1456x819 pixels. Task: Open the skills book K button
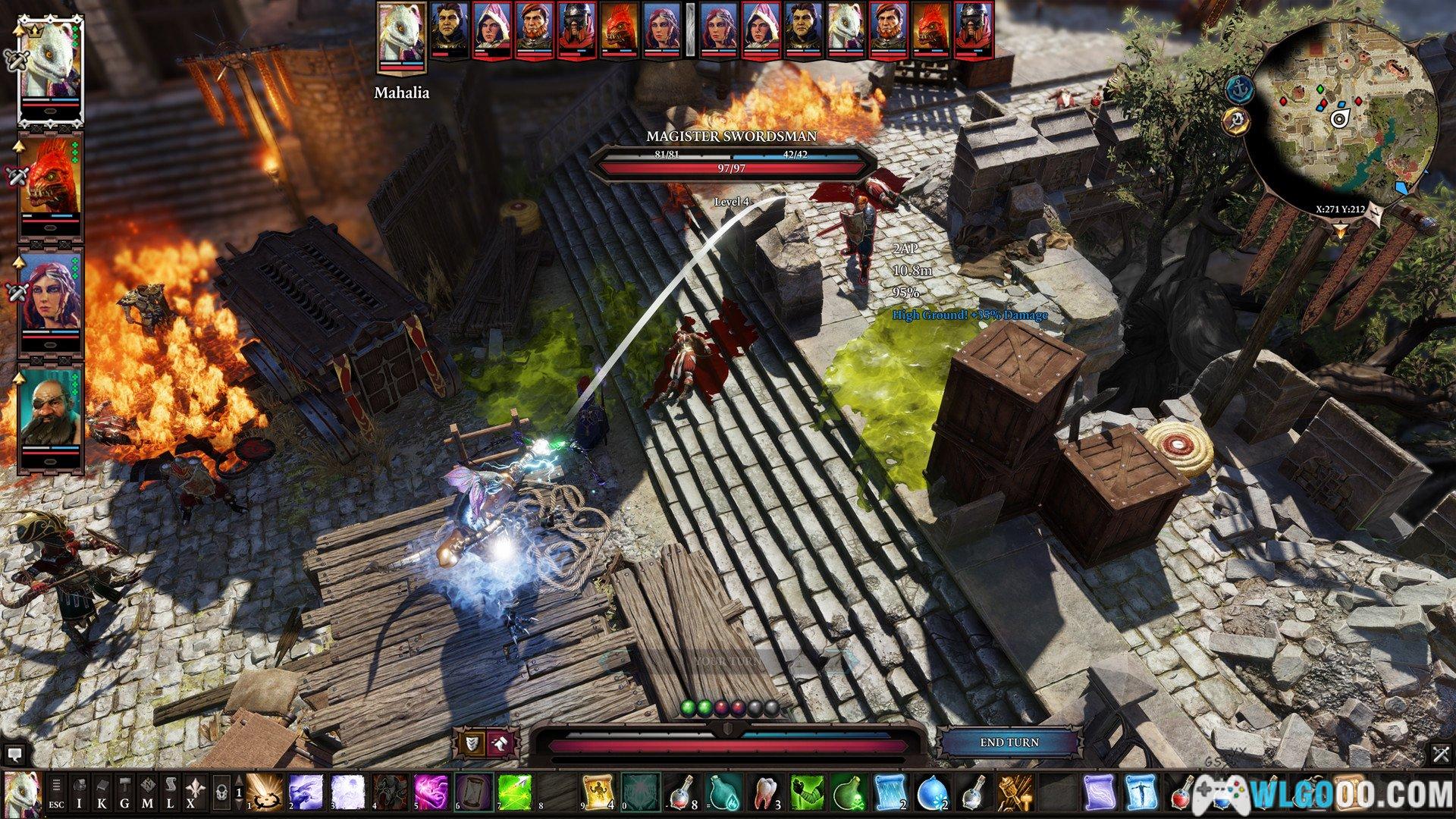(x=103, y=792)
